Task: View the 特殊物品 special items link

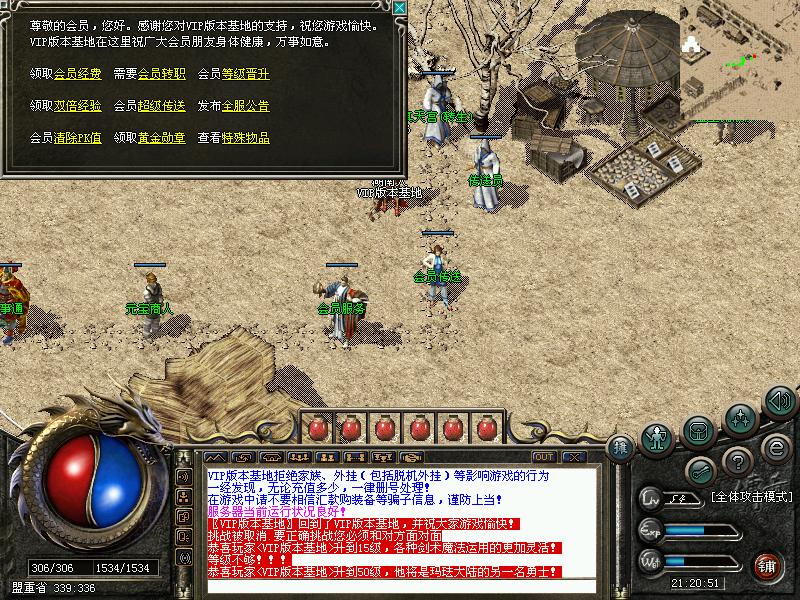Action: 245,138
